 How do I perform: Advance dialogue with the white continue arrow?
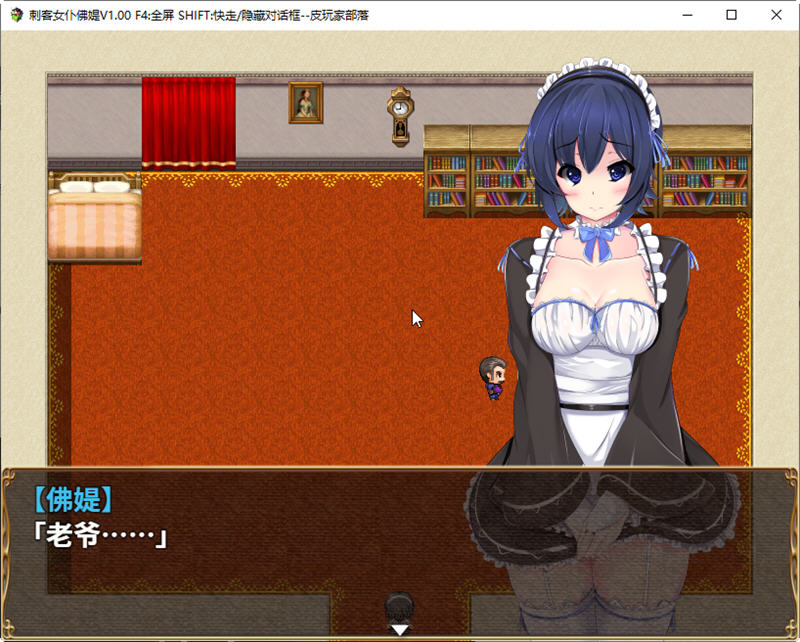pos(399,630)
